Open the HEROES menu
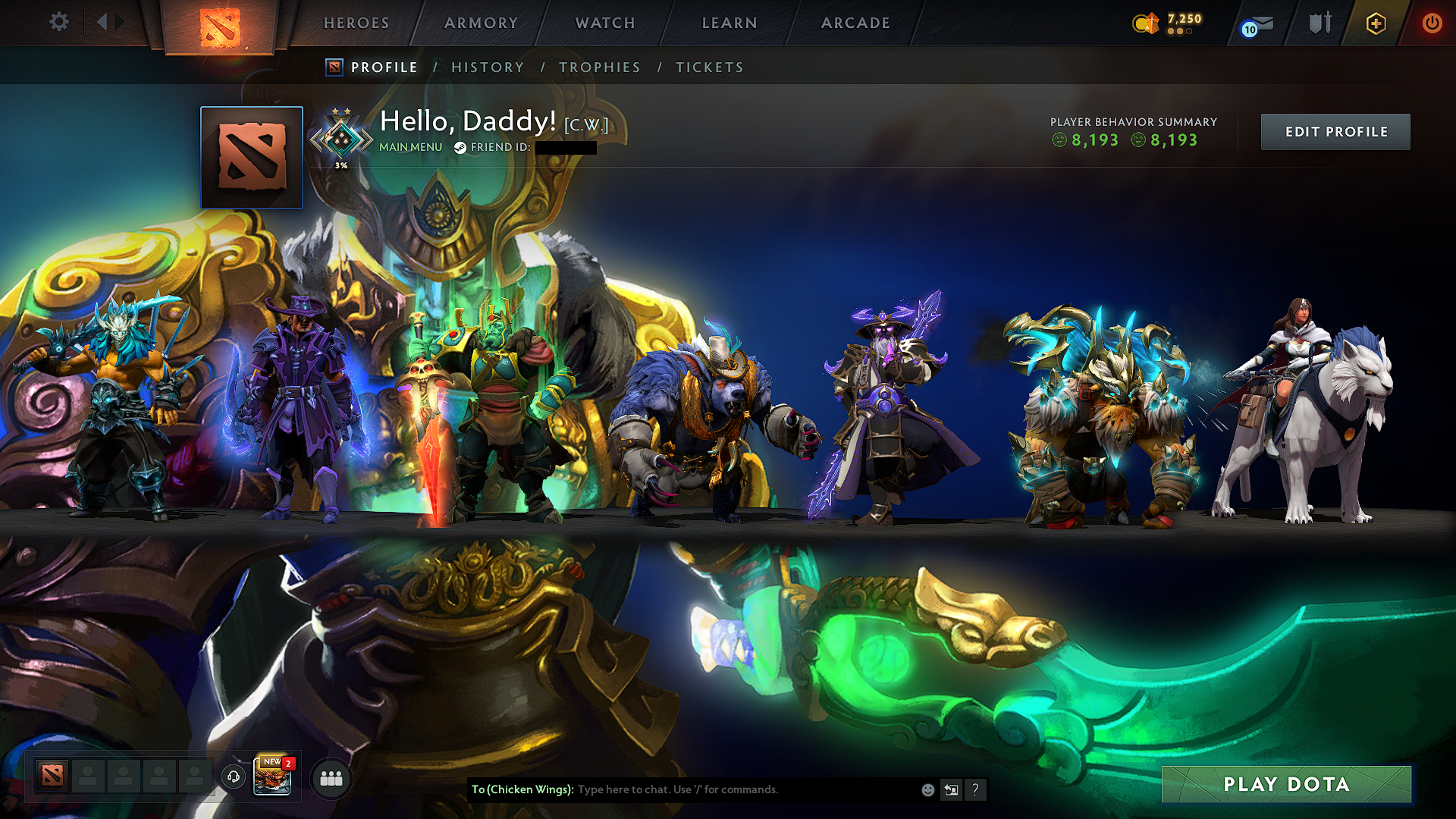This screenshot has width=1456, height=819. (356, 23)
